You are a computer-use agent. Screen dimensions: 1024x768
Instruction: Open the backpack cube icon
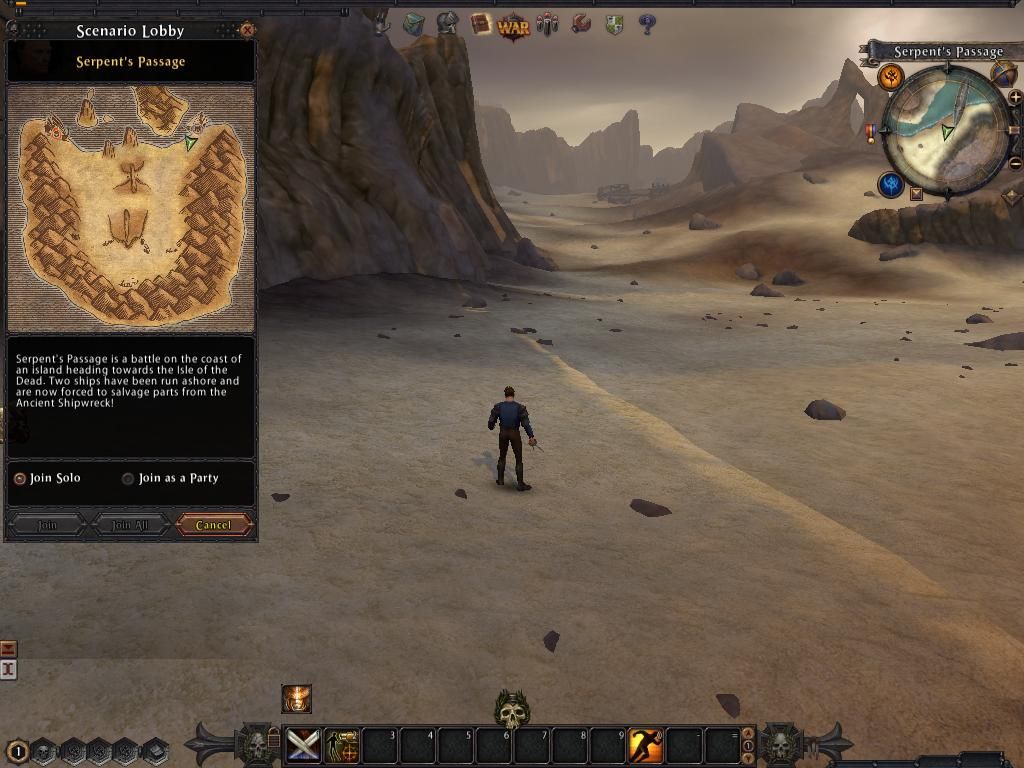click(413, 24)
